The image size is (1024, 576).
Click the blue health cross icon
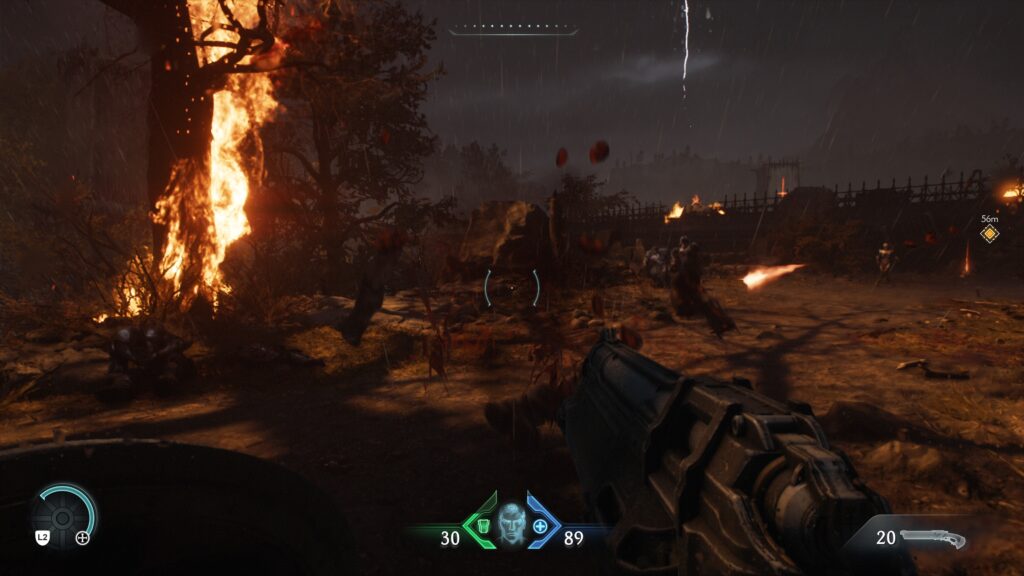pos(541,526)
